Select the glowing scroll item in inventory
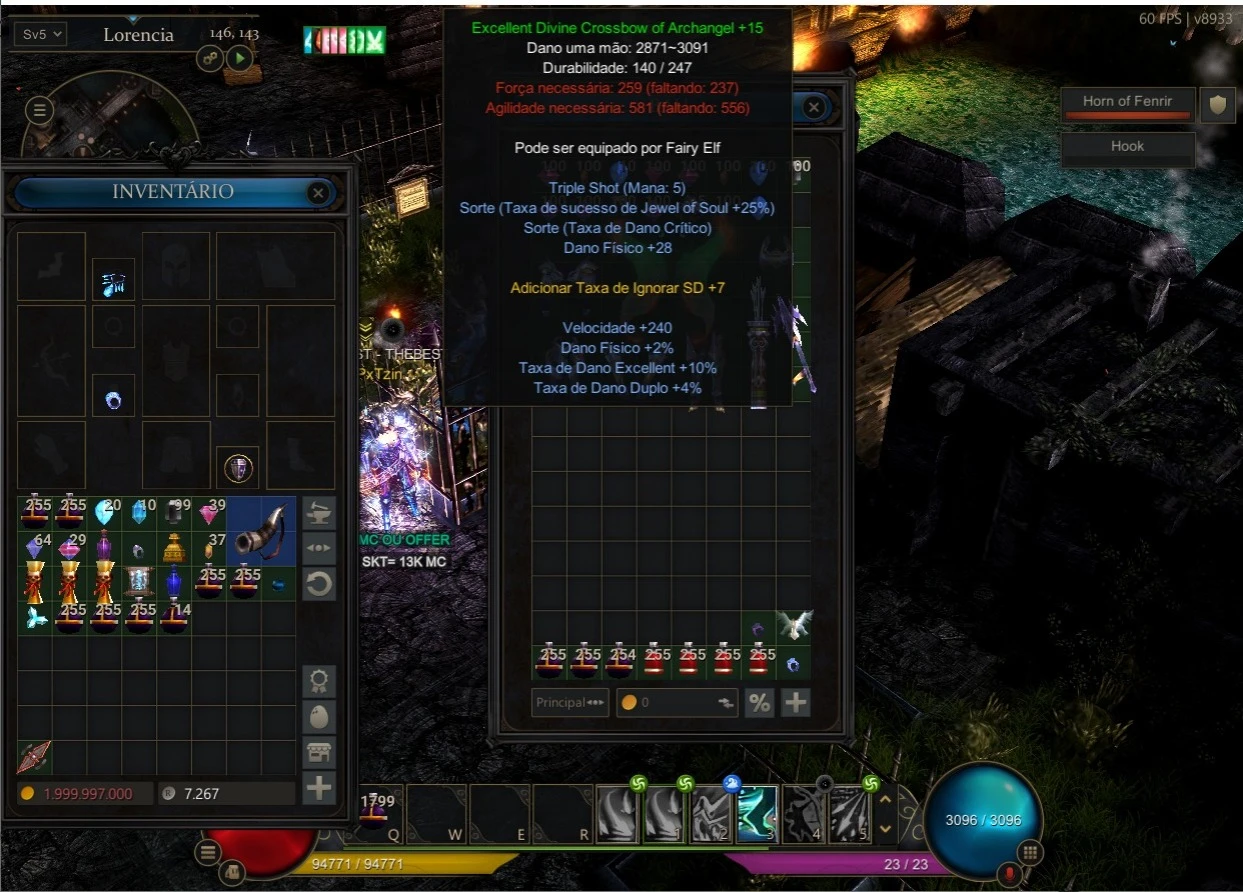Screen dimensions: 1243x892 pos(139,582)
